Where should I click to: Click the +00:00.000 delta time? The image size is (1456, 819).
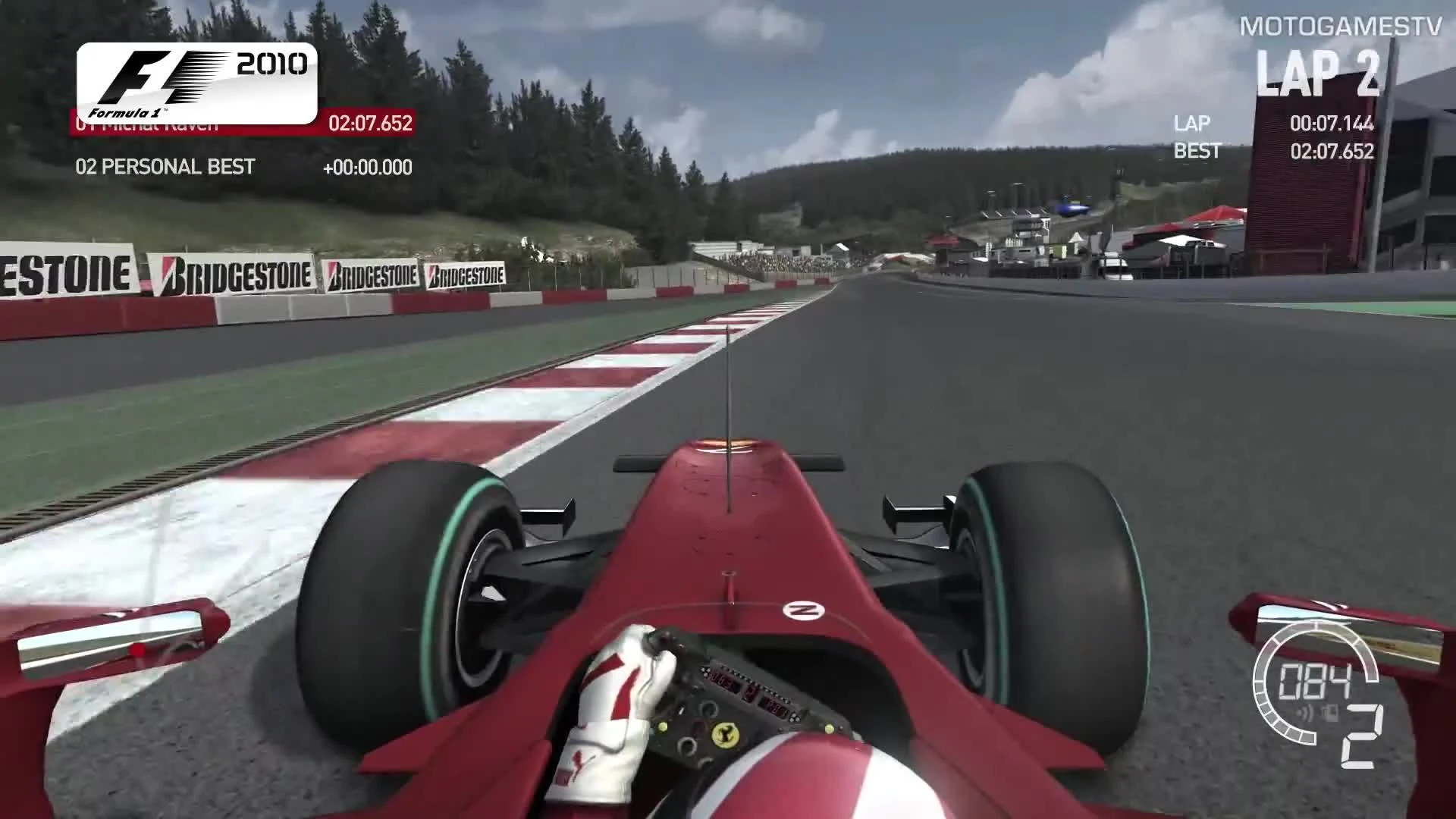(369, 168)
